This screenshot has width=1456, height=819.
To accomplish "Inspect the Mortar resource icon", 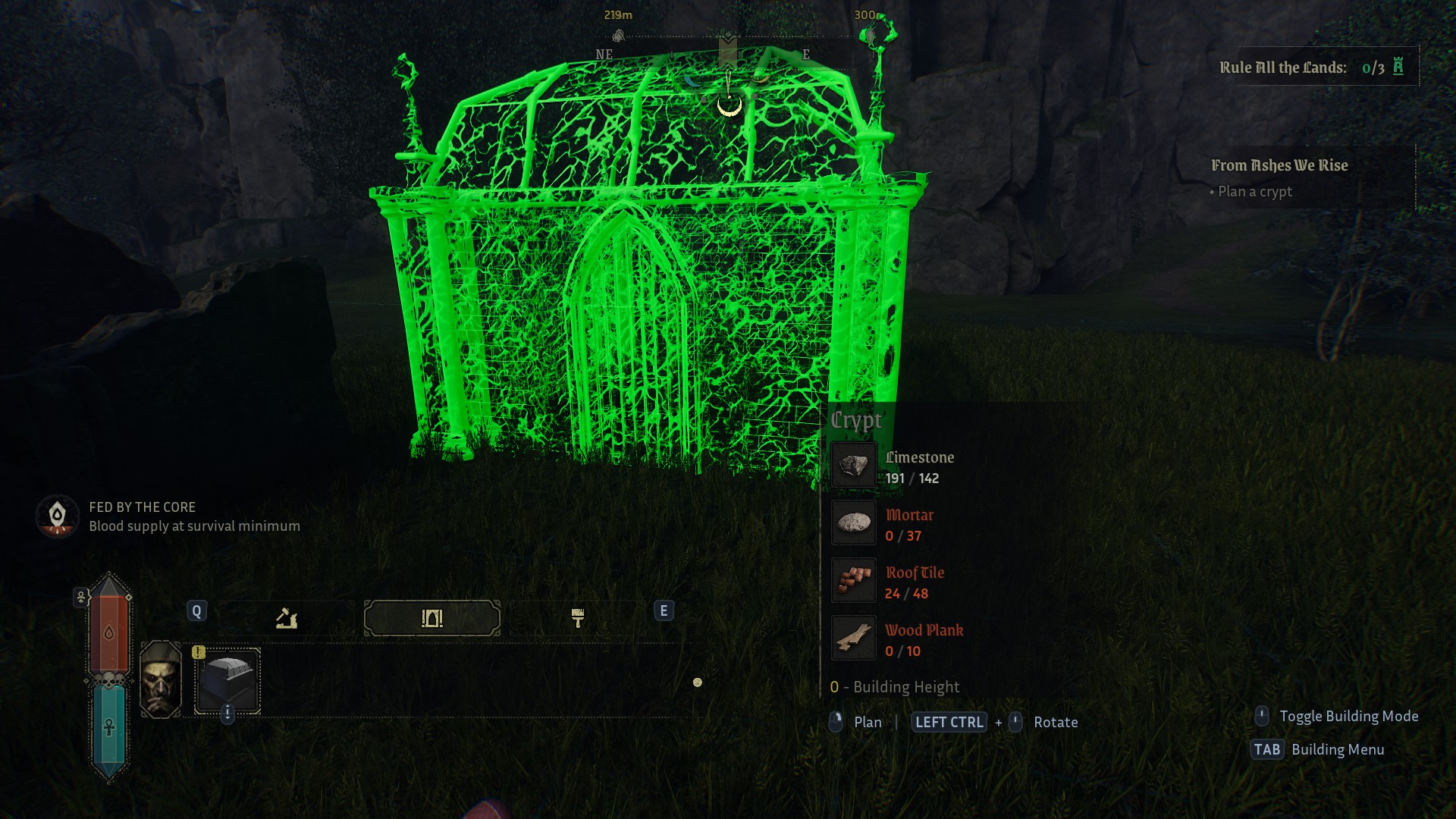I will pos(854,523).
